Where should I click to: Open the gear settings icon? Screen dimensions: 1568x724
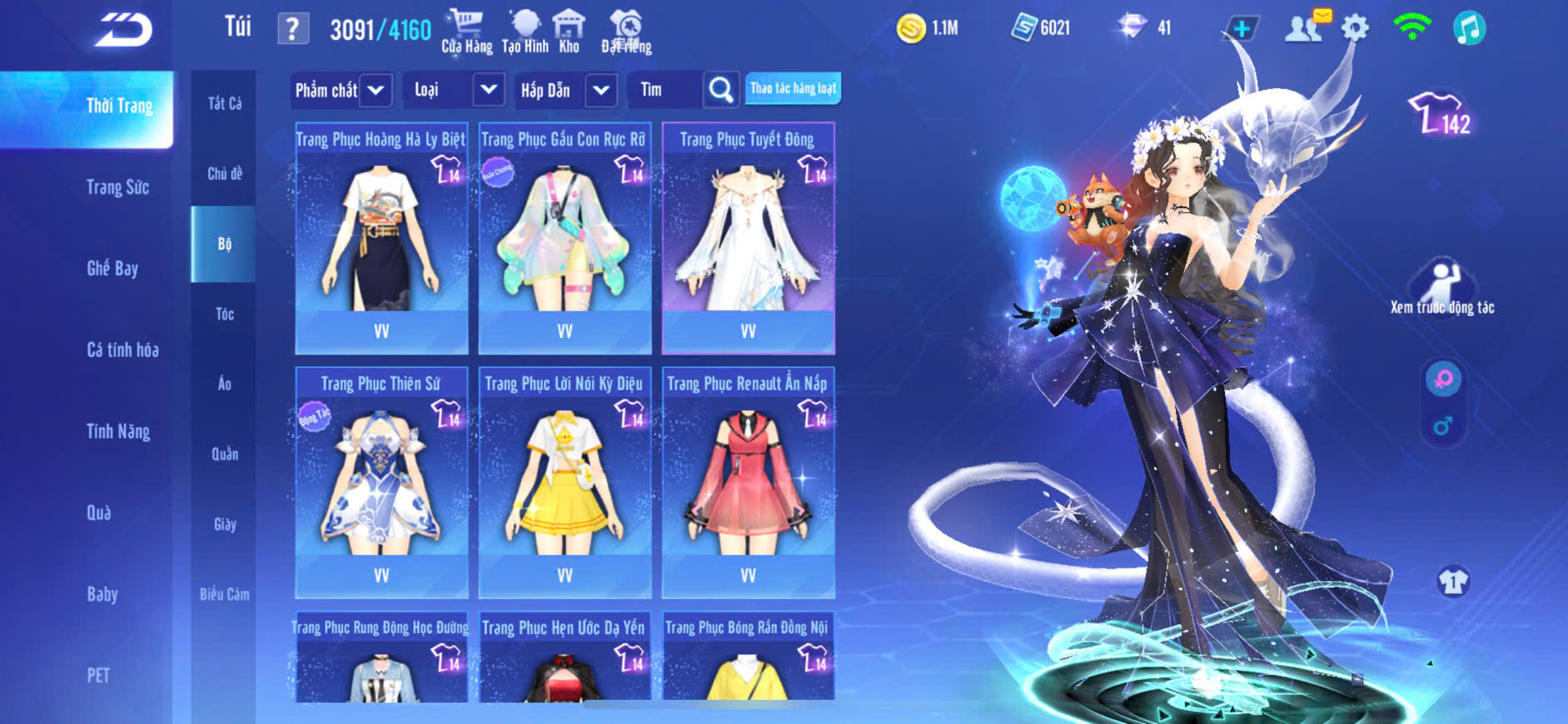[1355, 28]
